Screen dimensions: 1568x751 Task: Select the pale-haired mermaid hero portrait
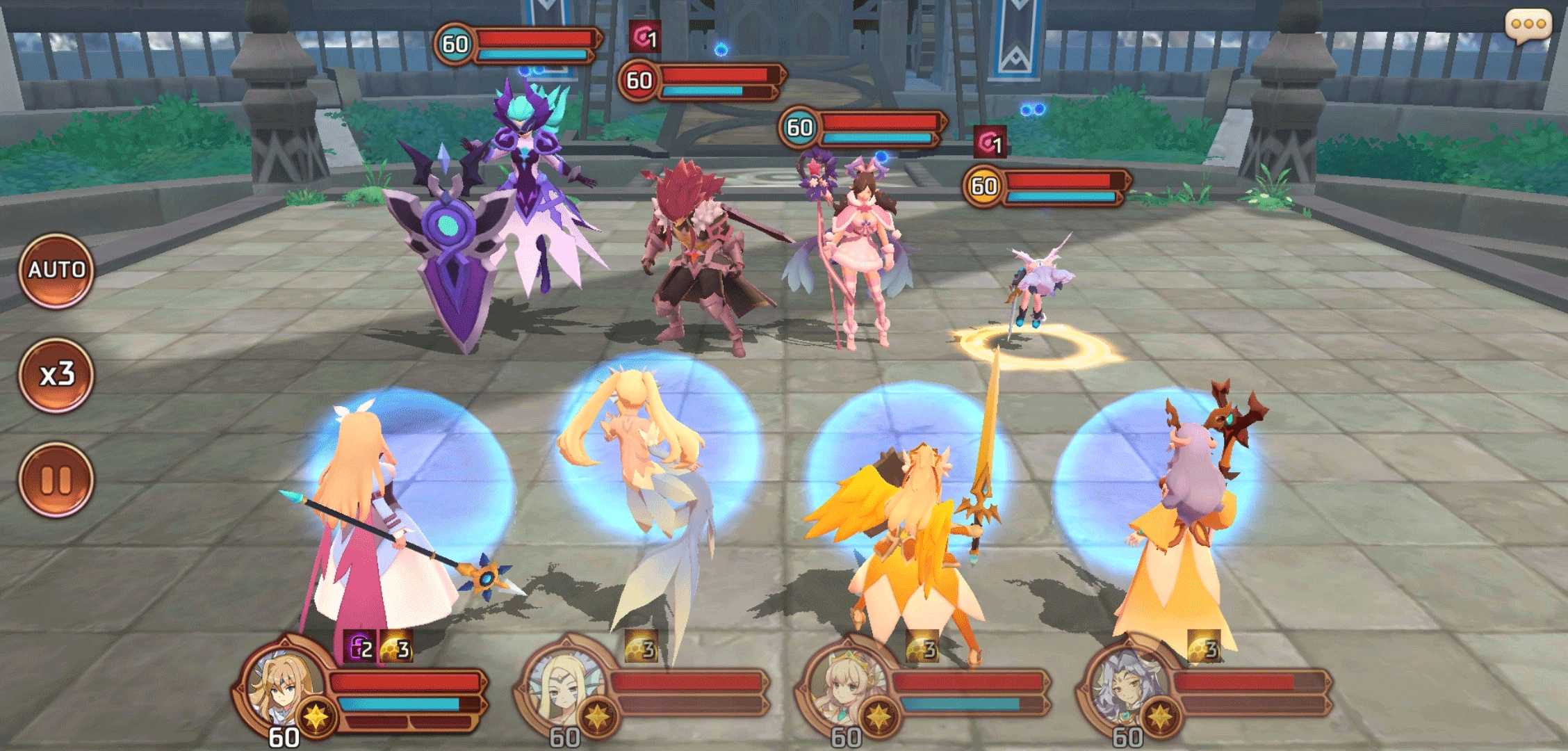(x=563, y=685)
